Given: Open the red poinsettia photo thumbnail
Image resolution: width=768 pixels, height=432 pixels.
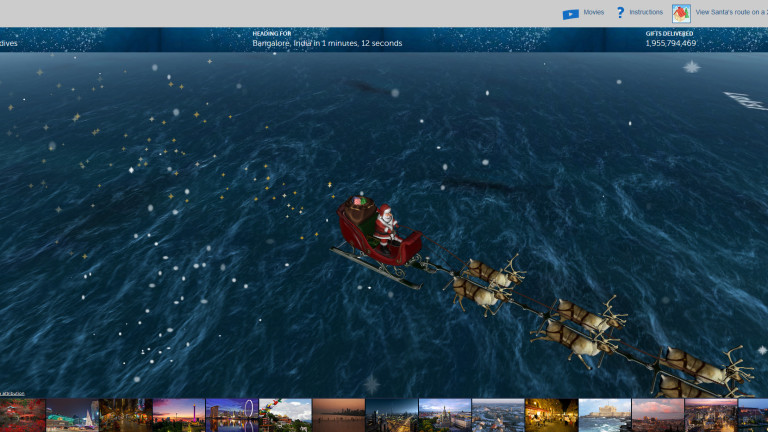Looking at the screenshot, I should point(22,415).
